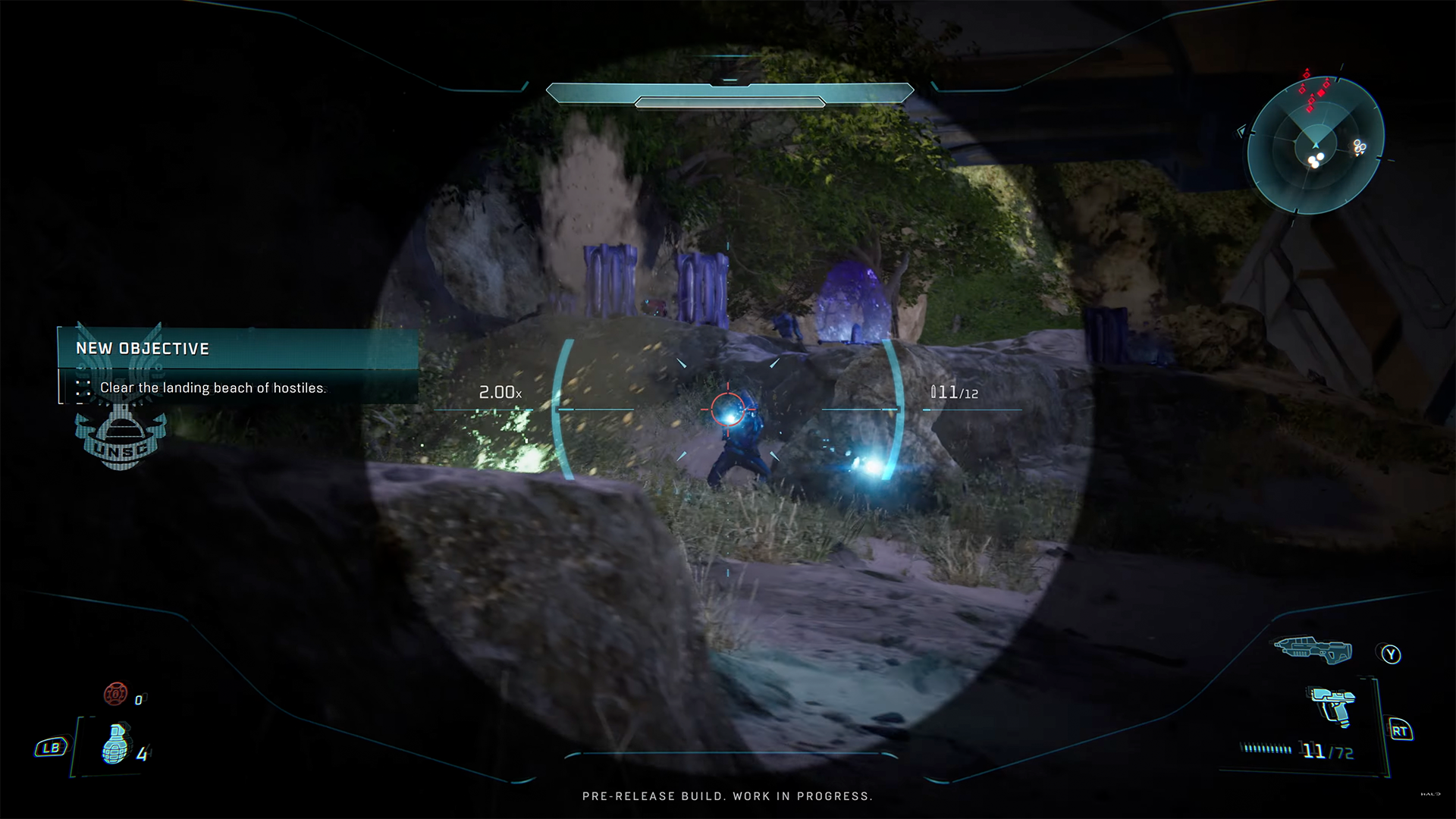Click the LB grenade button prompt
The image size is (1456, 819).
tap(50, 748)
